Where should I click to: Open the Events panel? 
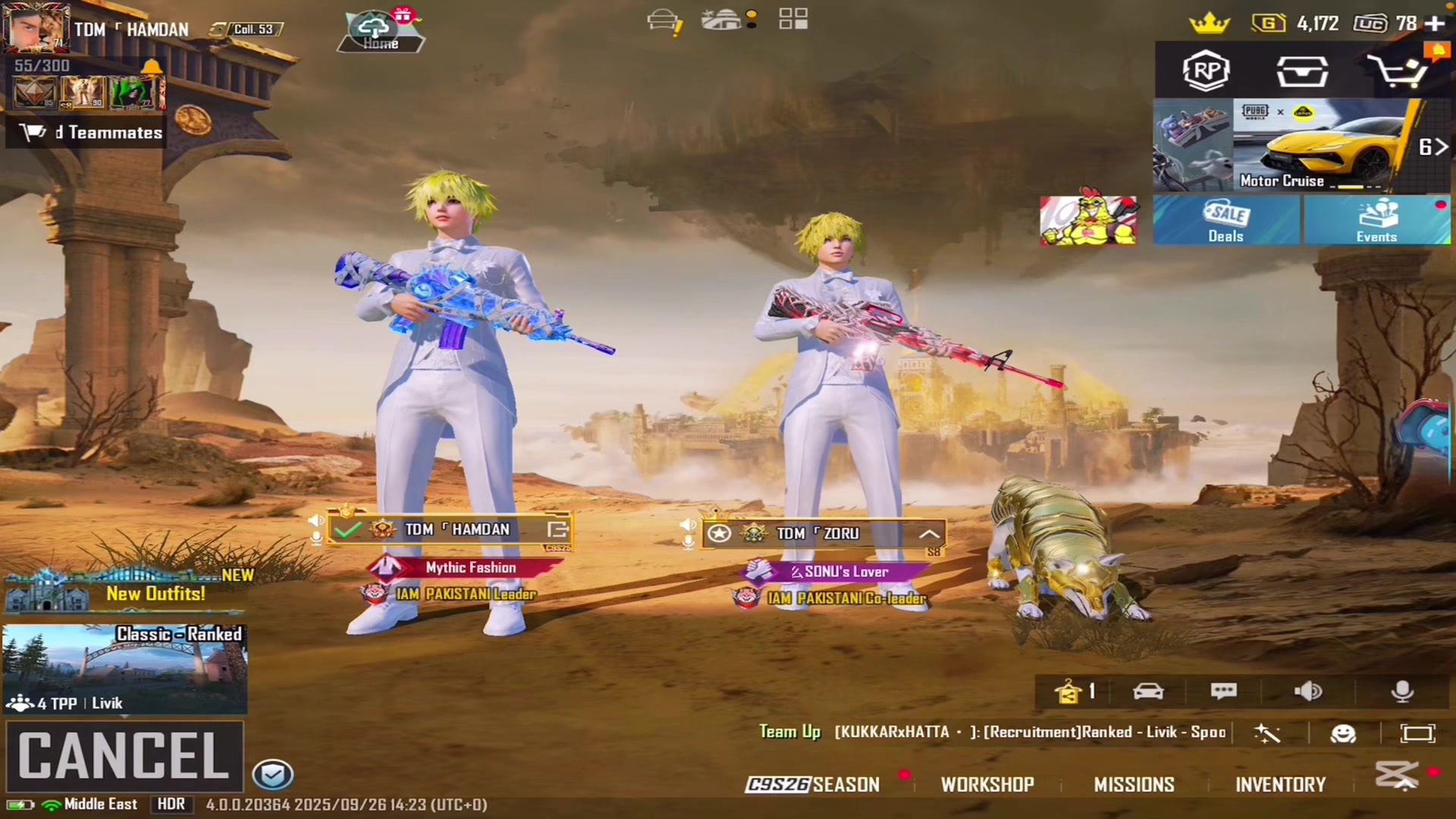tap(1376, 221)
